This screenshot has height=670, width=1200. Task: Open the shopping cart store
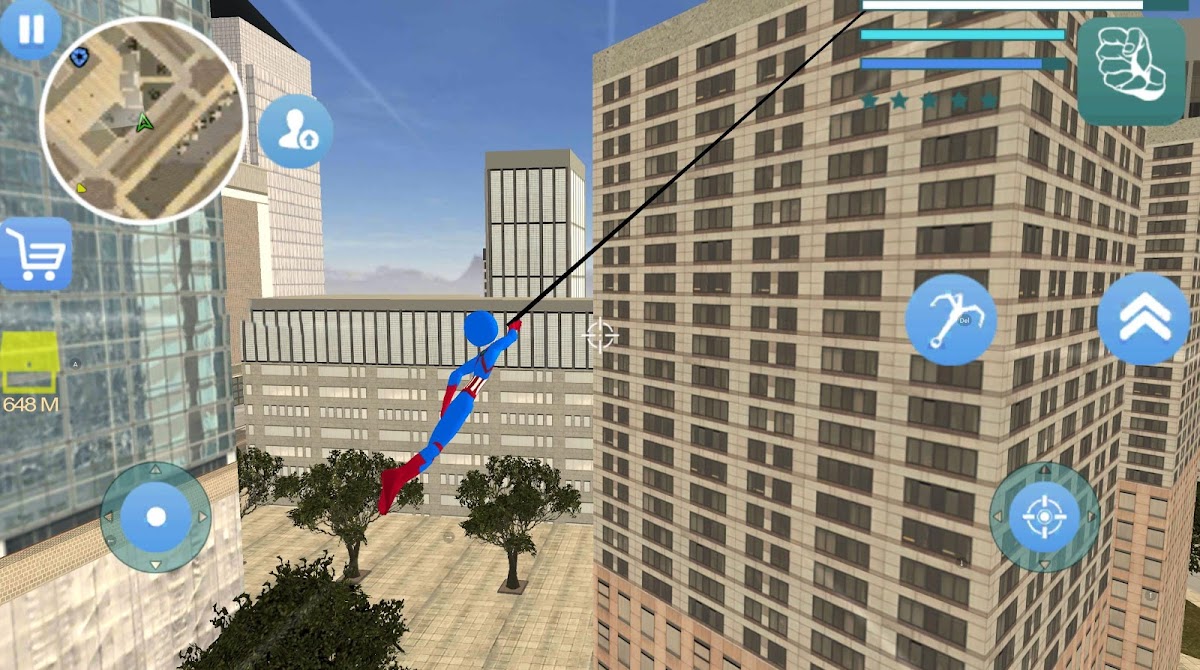[x=36, y=254]
